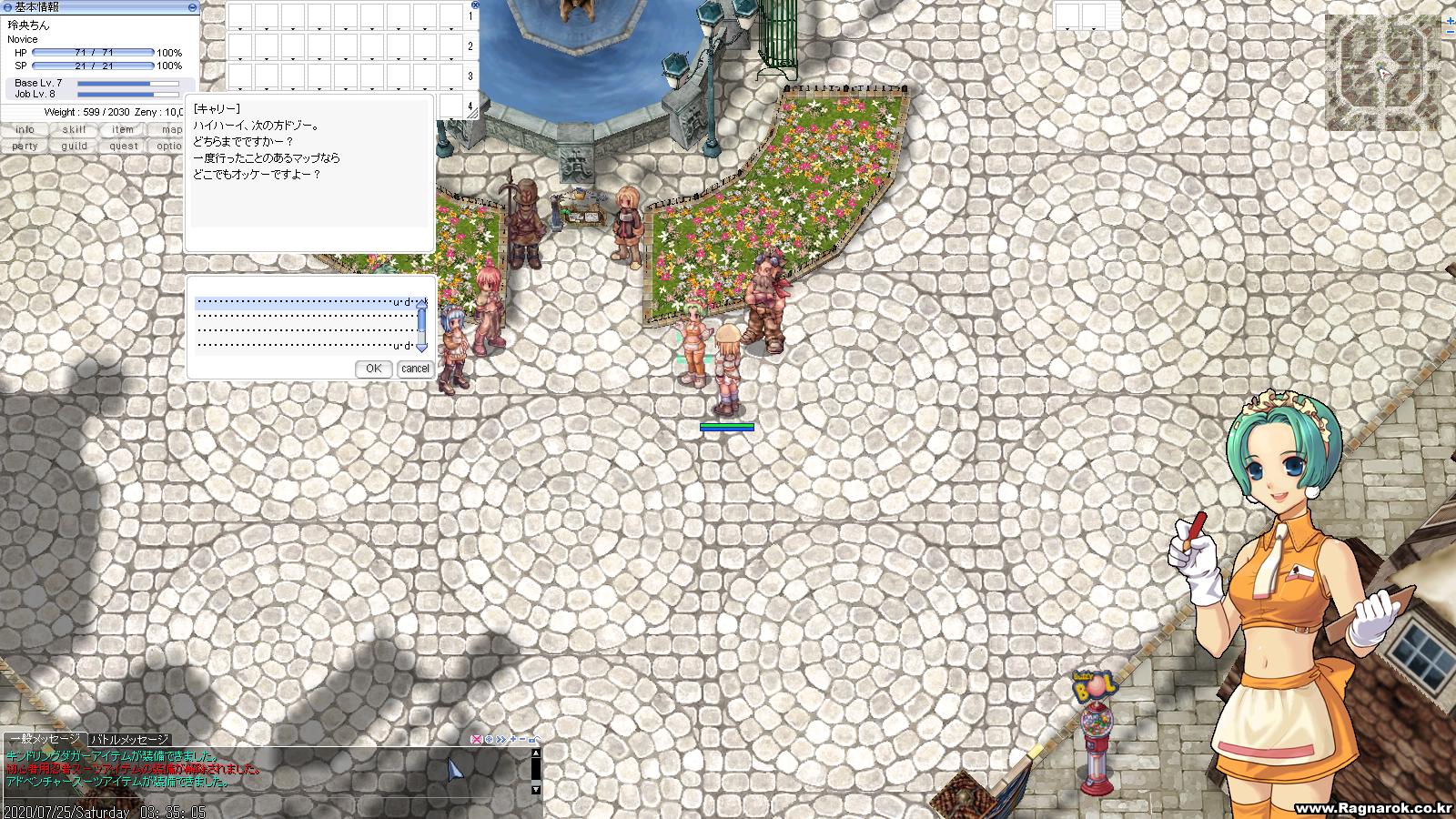Select the highlighted first destination row
This screenshot has width=1456, height=819.
coord(305,302)
